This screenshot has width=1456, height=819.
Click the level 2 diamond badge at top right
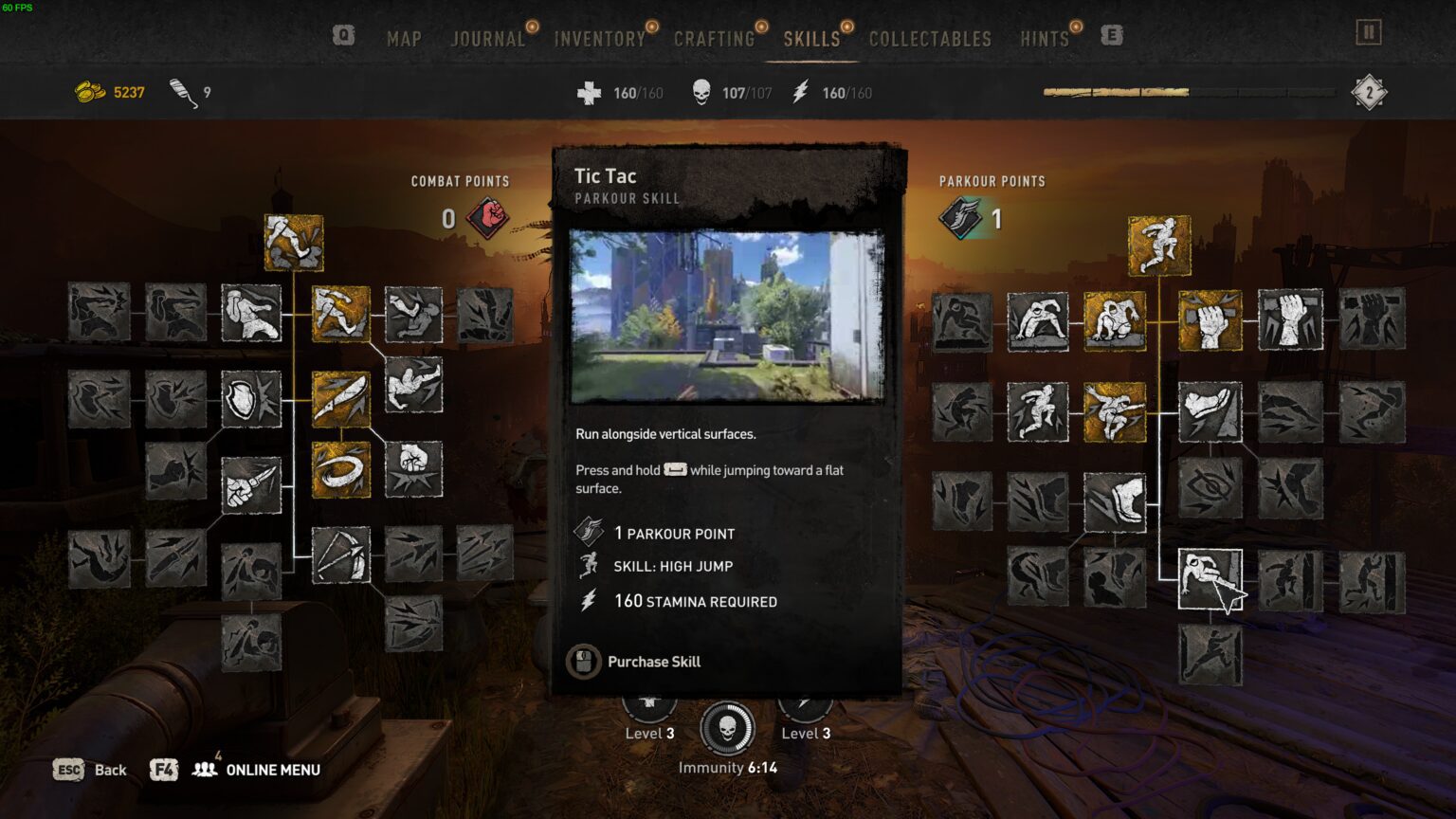click(1369, 92)
